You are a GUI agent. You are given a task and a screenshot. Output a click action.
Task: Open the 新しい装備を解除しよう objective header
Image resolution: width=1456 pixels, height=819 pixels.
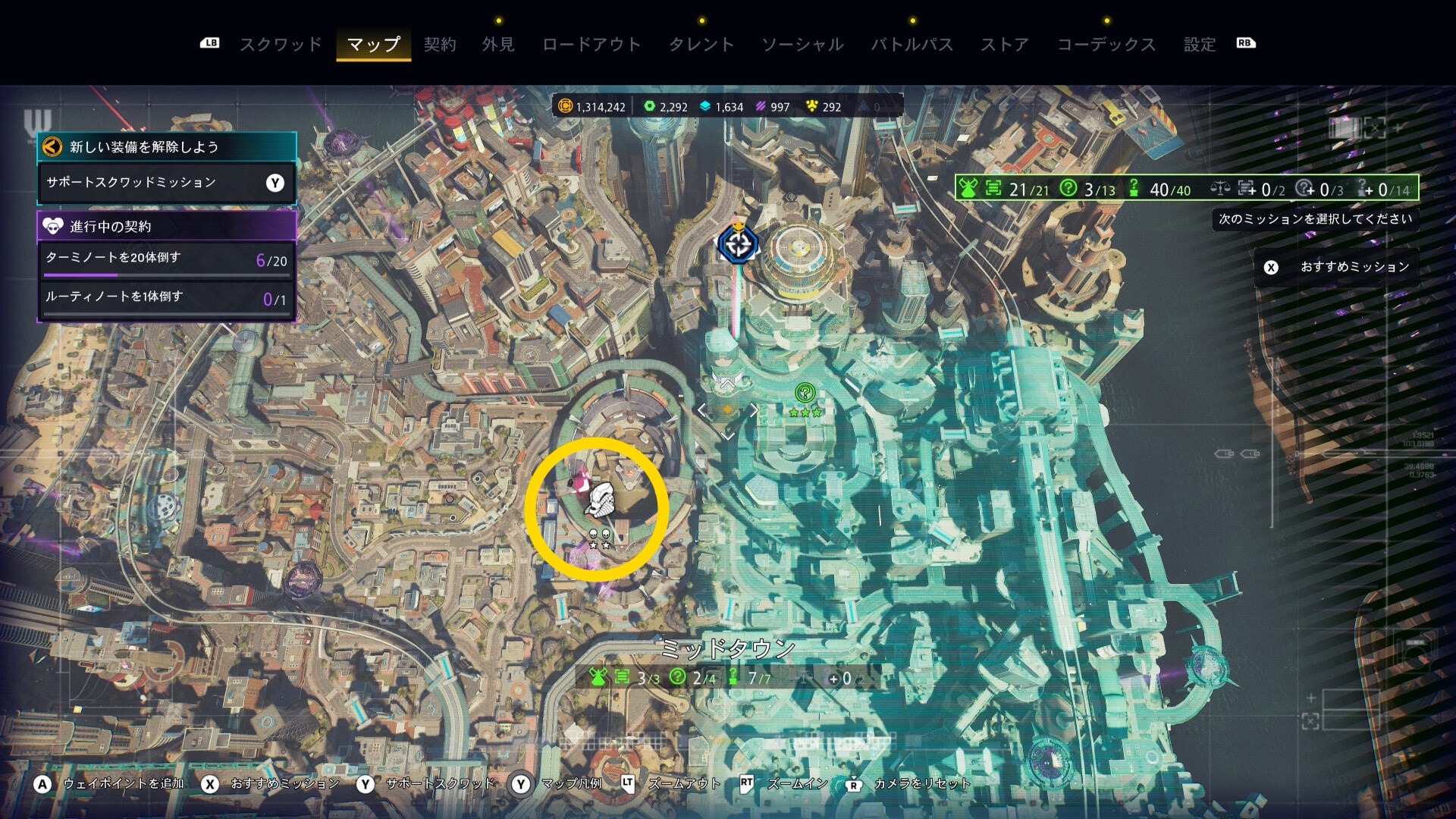(166, 147)
